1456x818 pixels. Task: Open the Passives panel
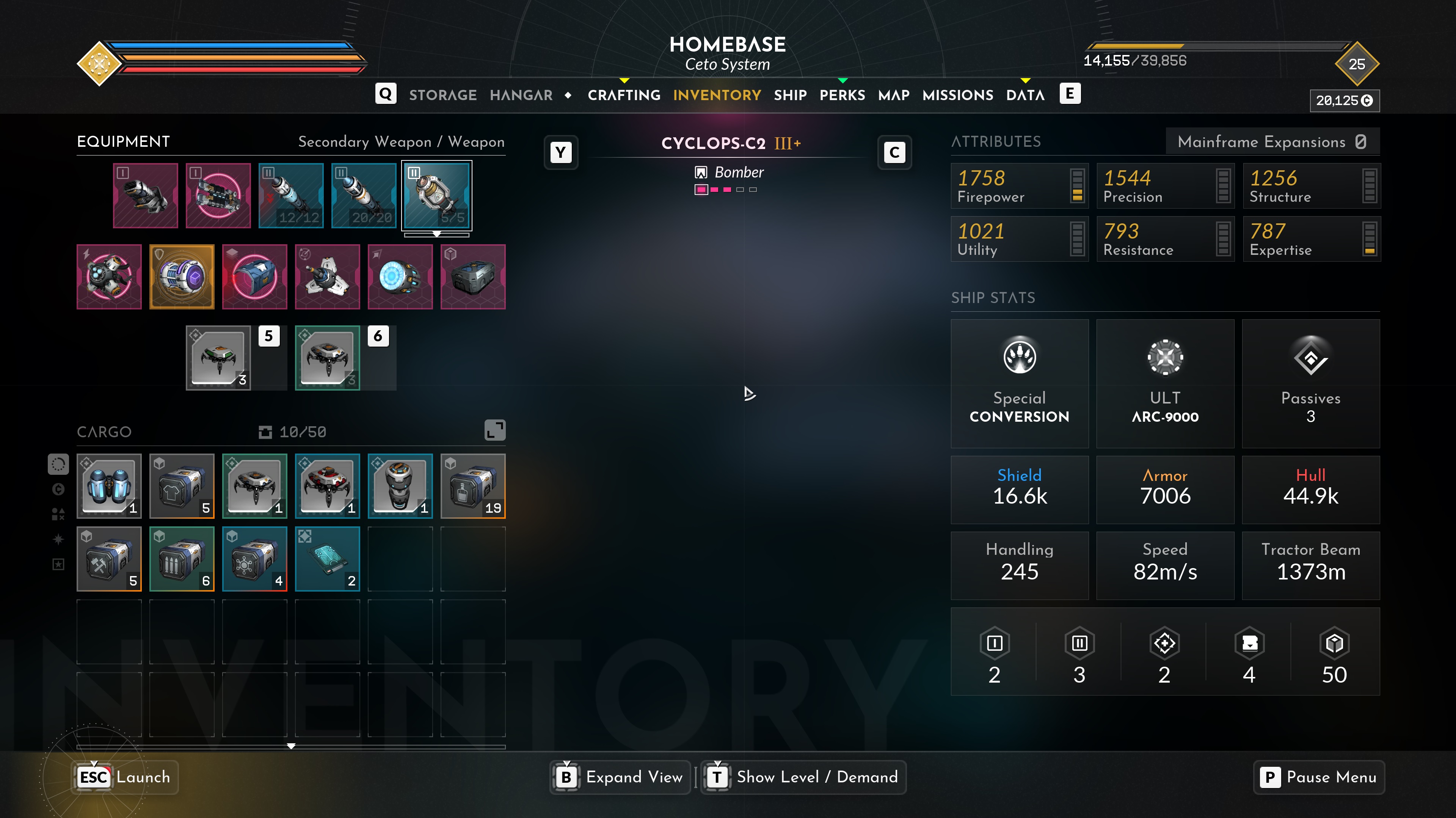[1310, 383]
